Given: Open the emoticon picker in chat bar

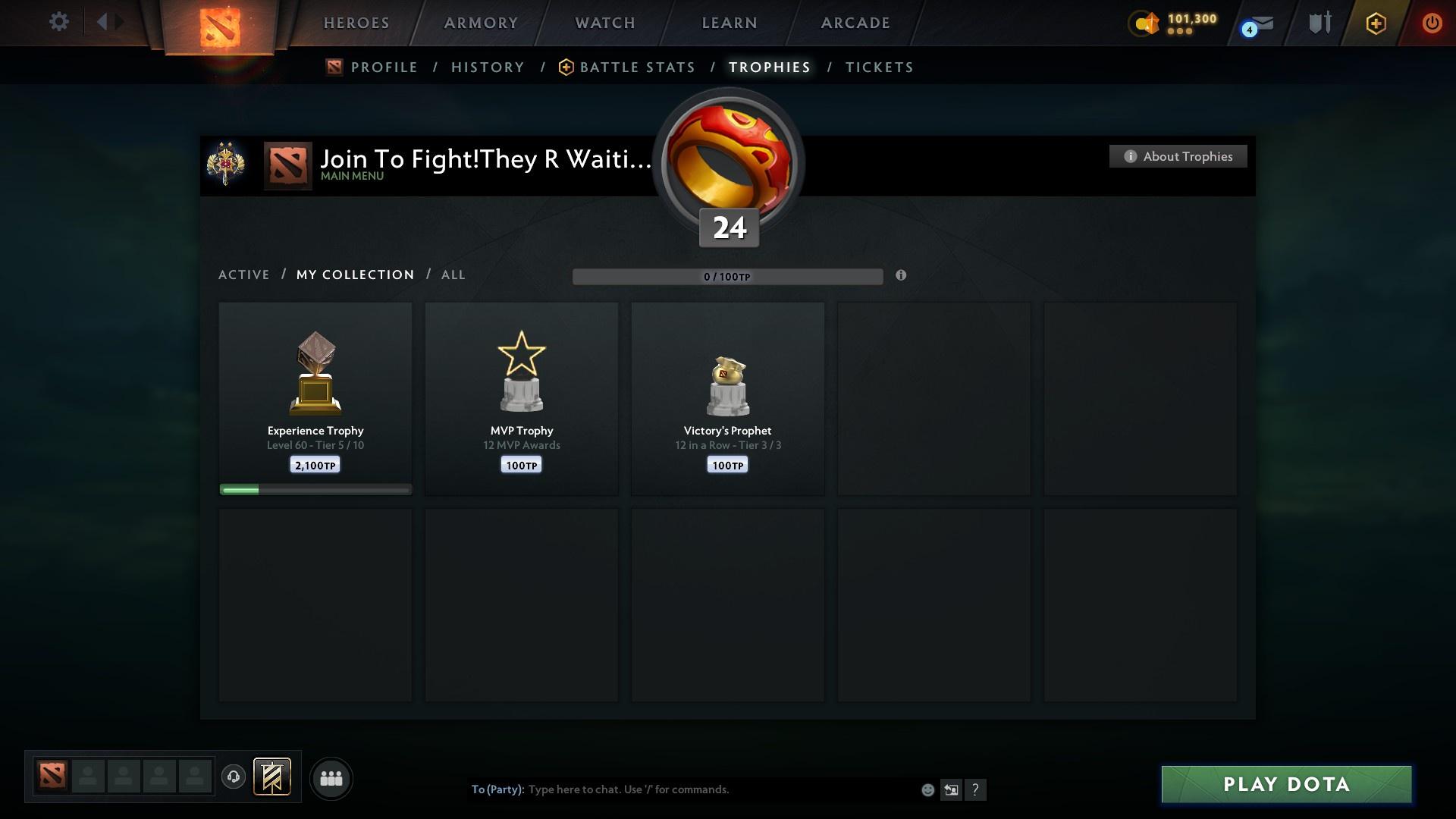Looking at the screenshot, I should coord(927,789).
